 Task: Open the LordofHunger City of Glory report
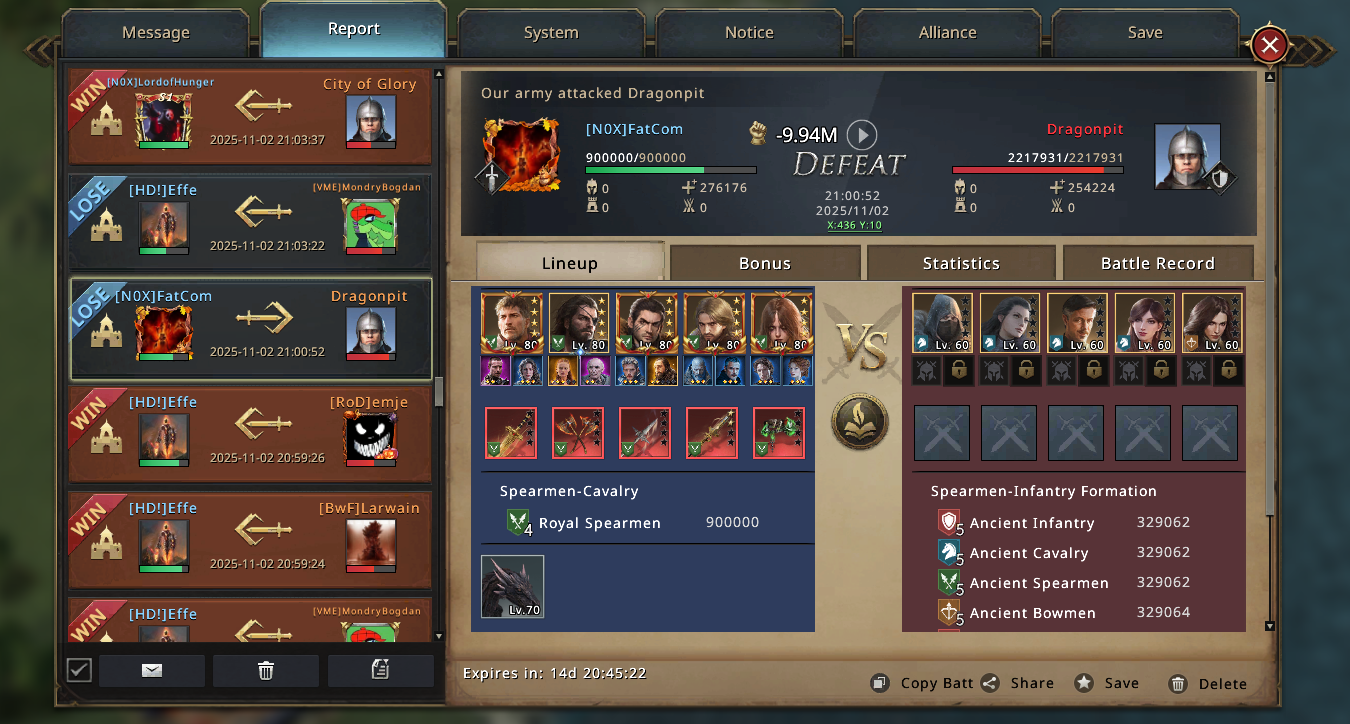coord(250,116)
